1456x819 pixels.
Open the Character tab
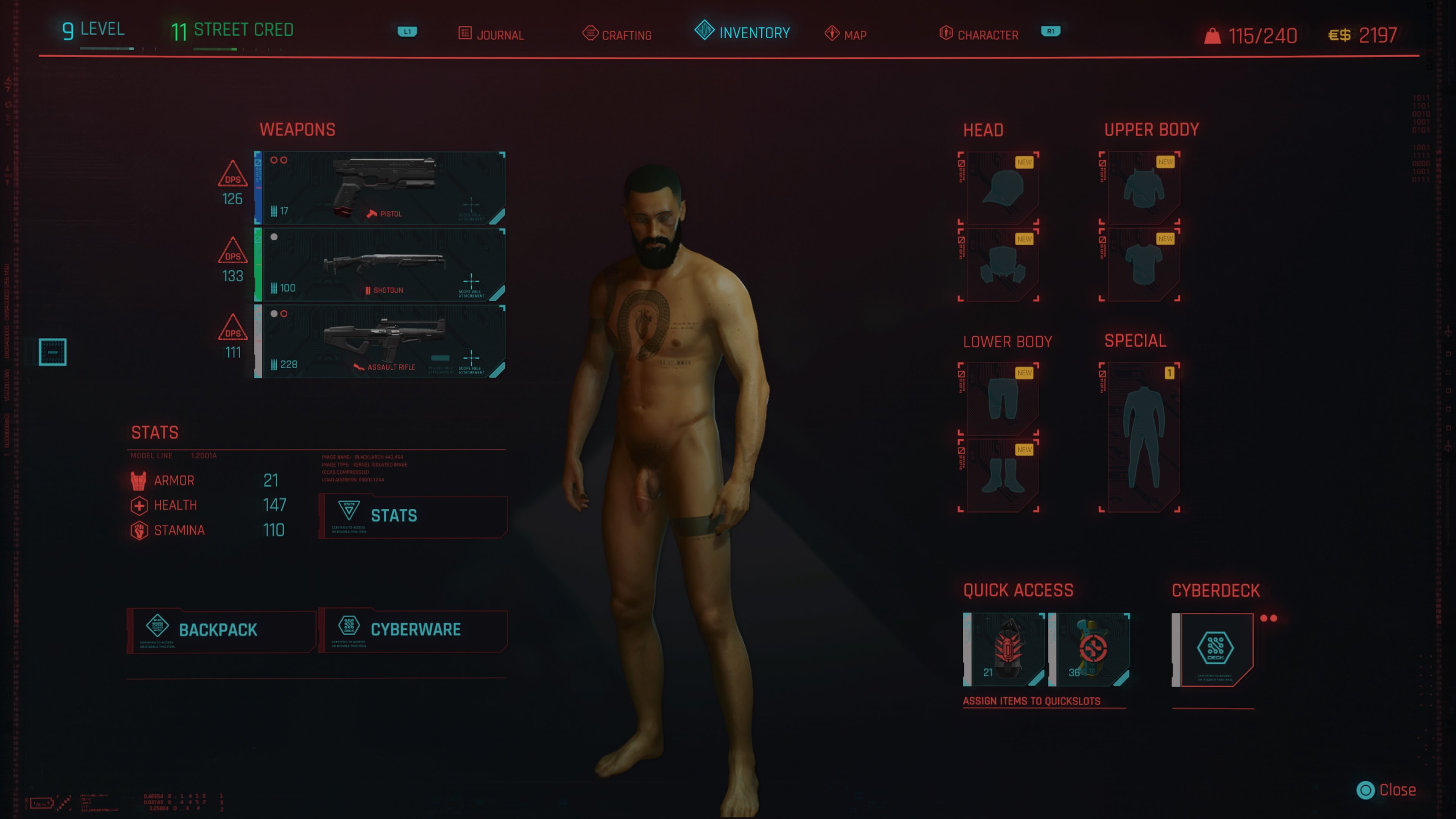(x=979, y=35)
